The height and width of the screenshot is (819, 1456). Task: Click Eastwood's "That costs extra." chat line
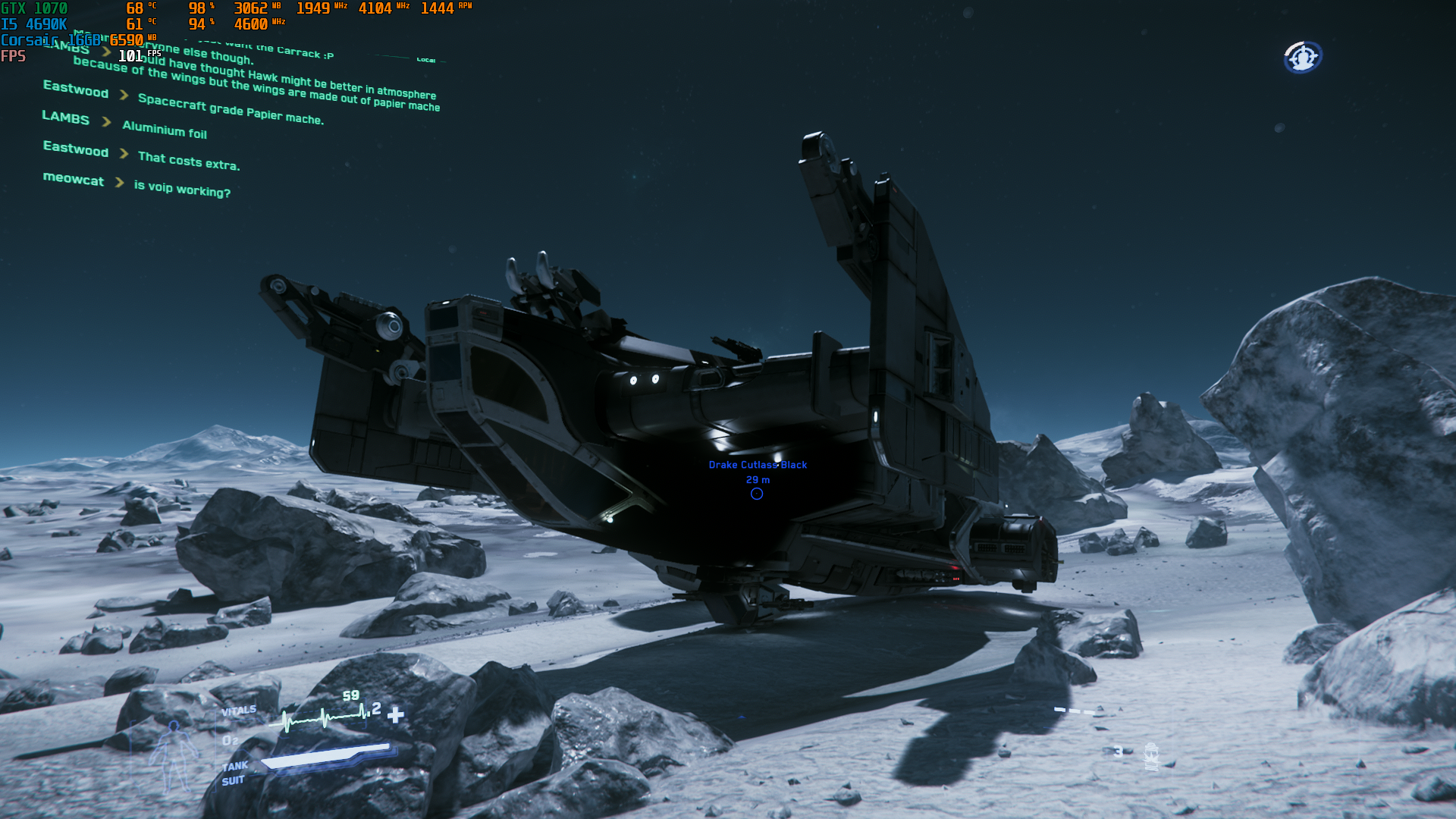(x=189, y=160)
